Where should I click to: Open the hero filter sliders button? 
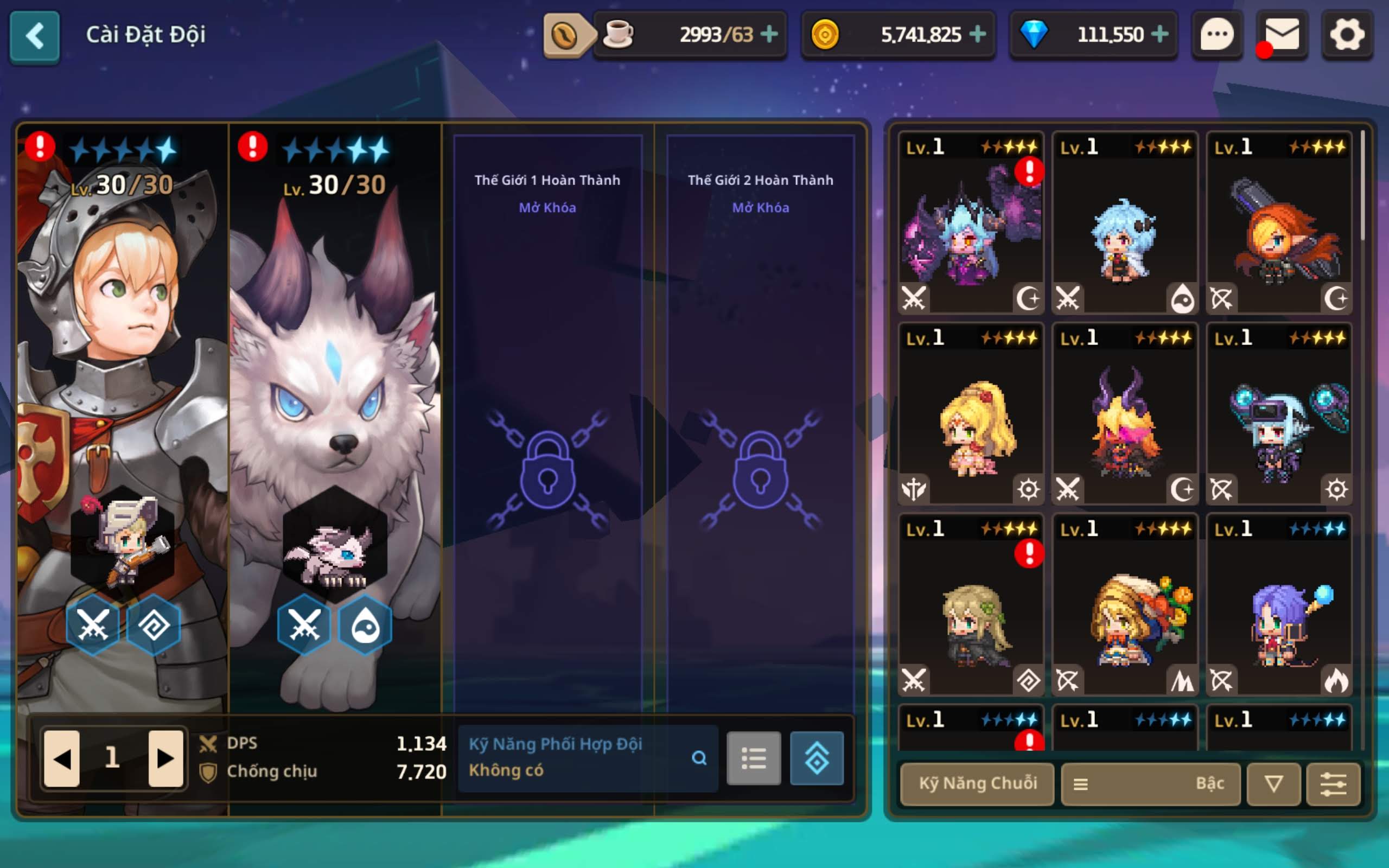tap(1333, 783)
